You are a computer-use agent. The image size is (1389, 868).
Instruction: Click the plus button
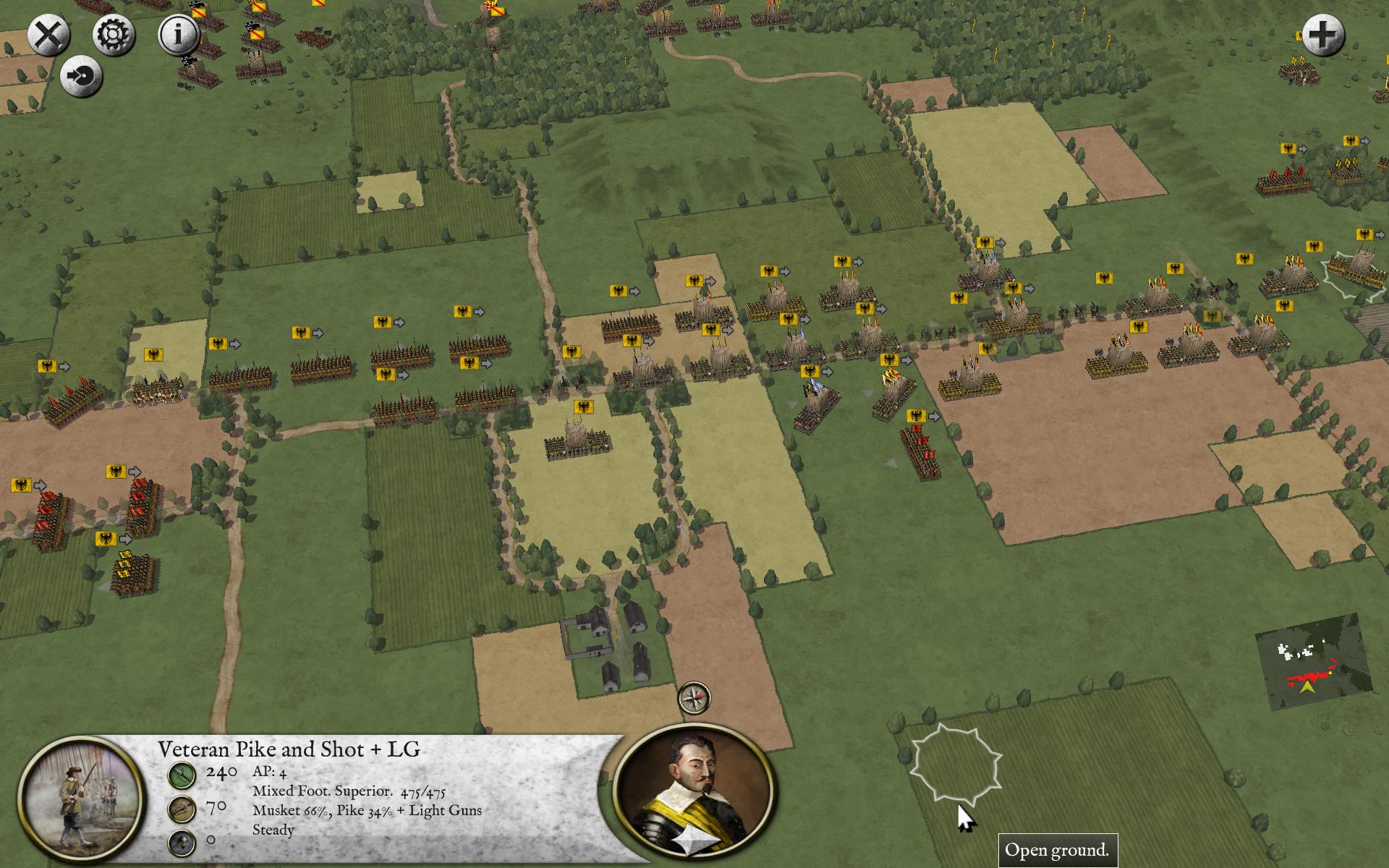1323,35
